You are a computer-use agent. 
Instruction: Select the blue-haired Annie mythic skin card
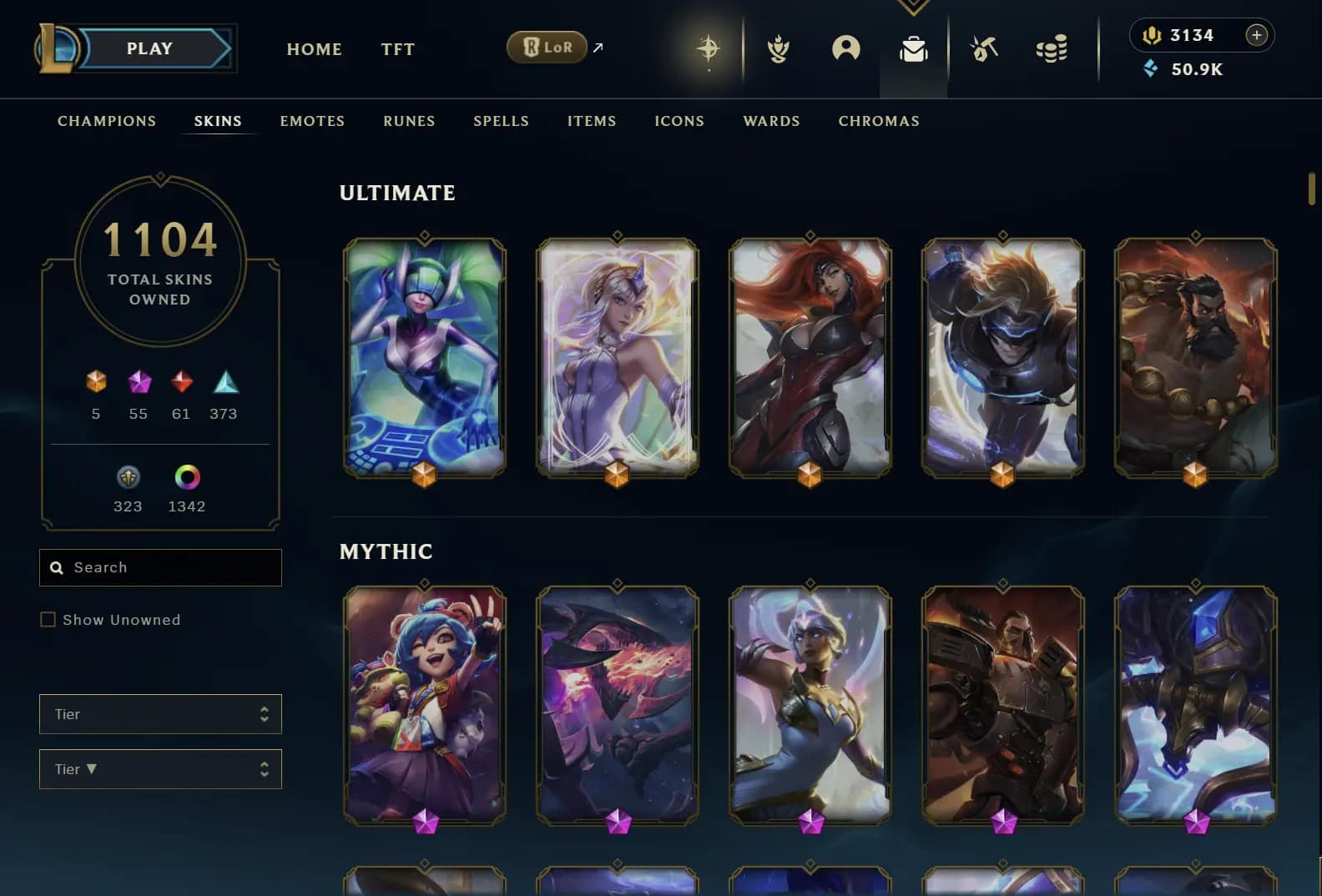tap(425, 705)
